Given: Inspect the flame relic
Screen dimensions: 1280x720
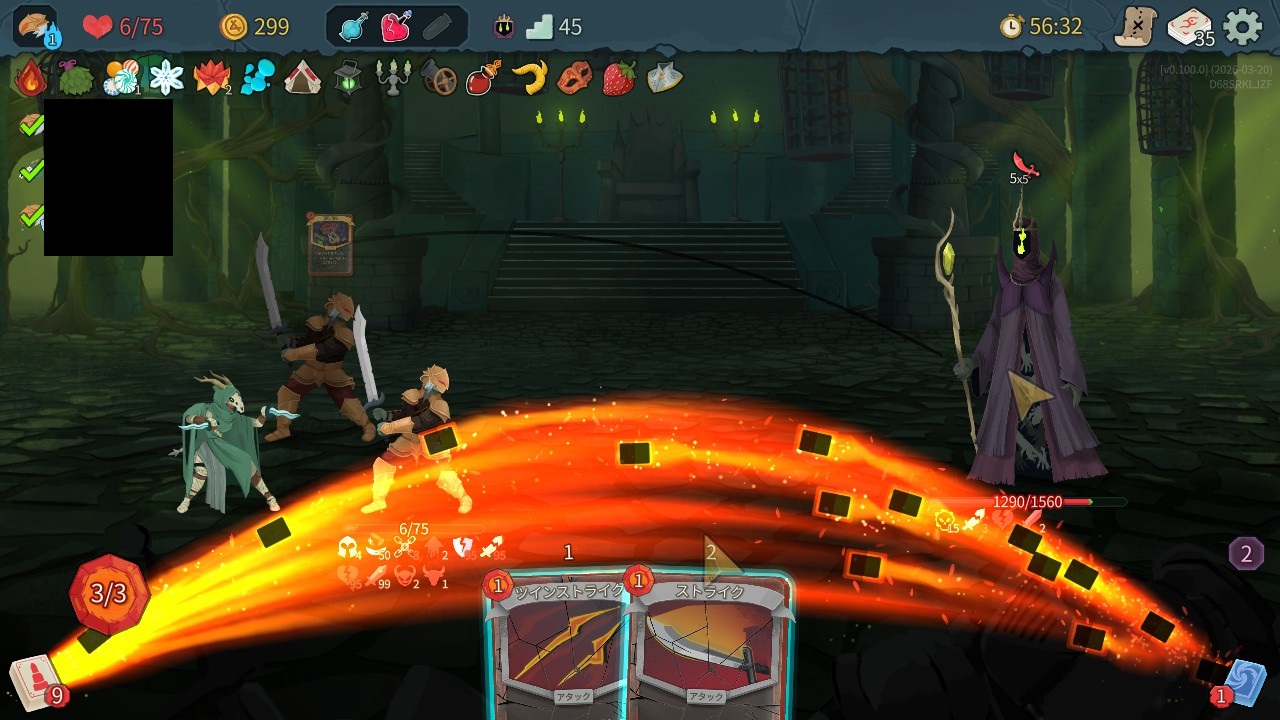Looking at the screenshot, I should point(31,77).
